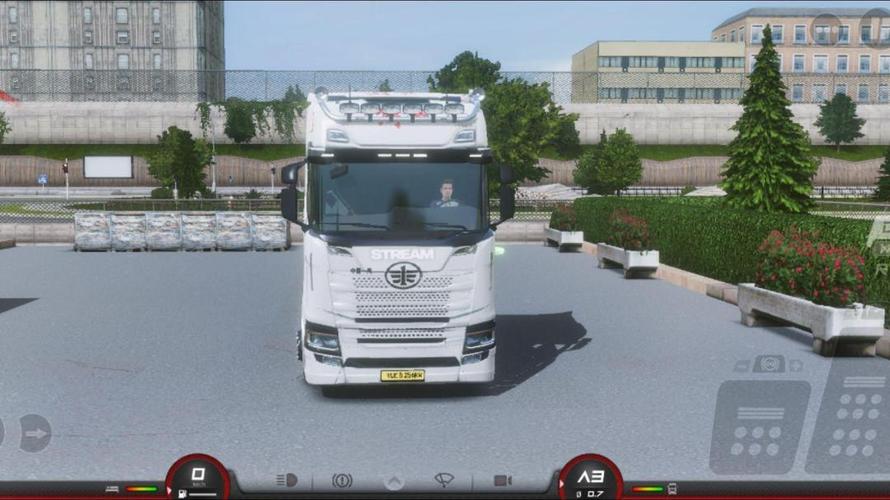Switch the camera view
Viewport: 890px width, 500px height.
(x=502, y=481)
